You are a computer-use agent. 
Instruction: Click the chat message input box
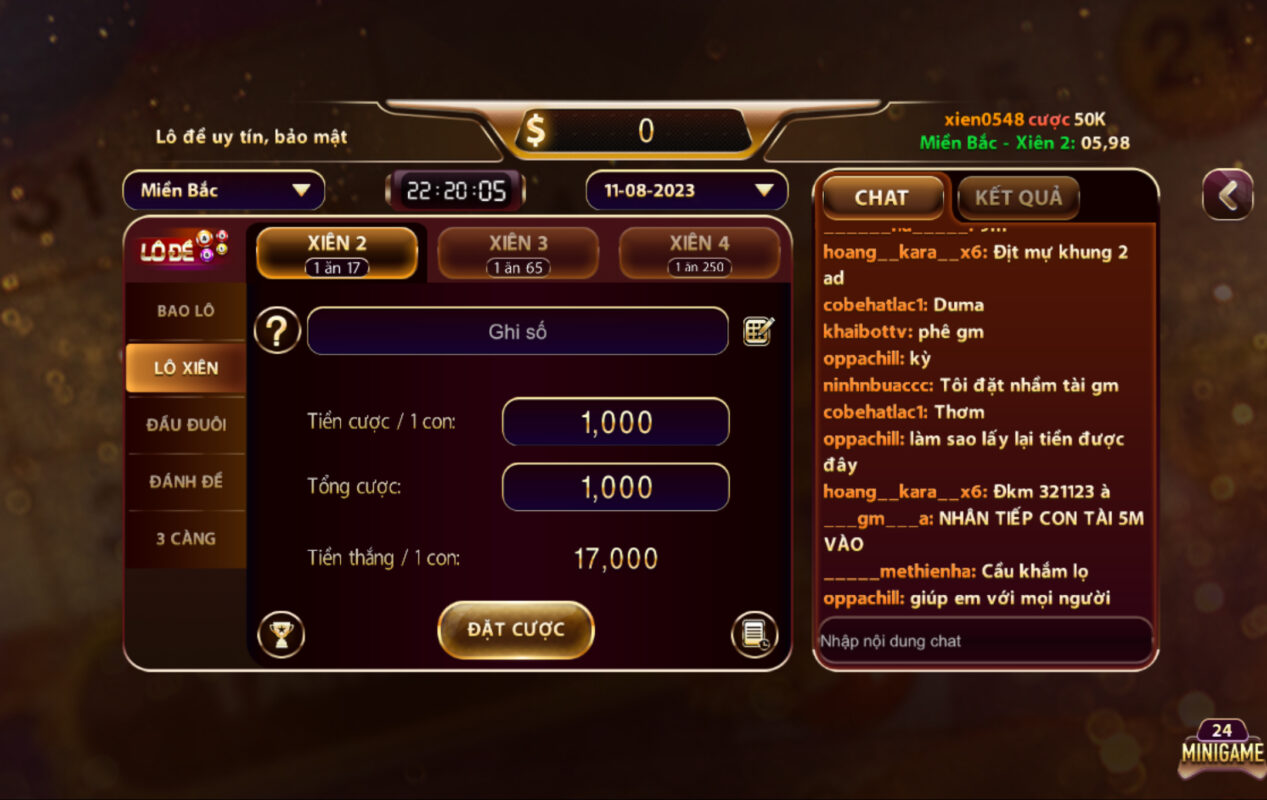[x=984, y=641]
